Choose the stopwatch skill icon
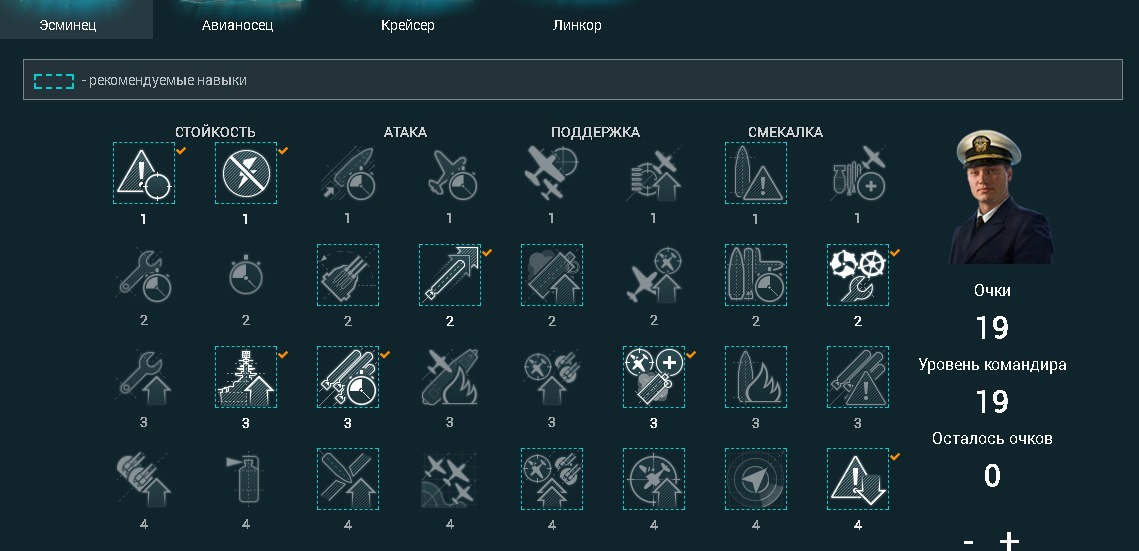Screen dimensions: 1139x551 click(x=246, y=275)
